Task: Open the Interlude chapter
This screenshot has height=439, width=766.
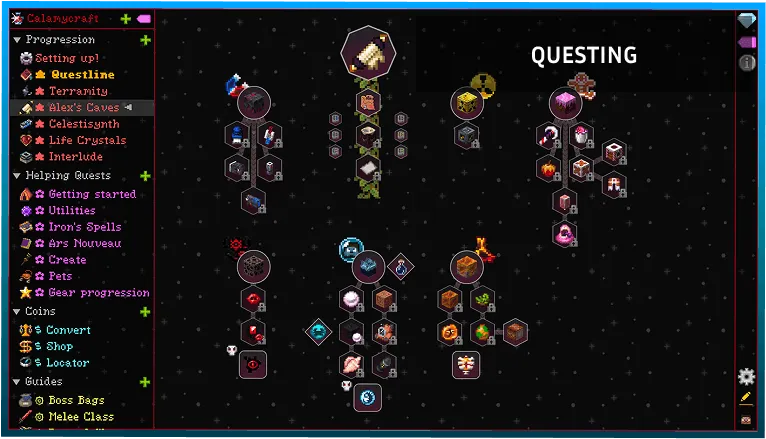Action: [x=75, y=156]
